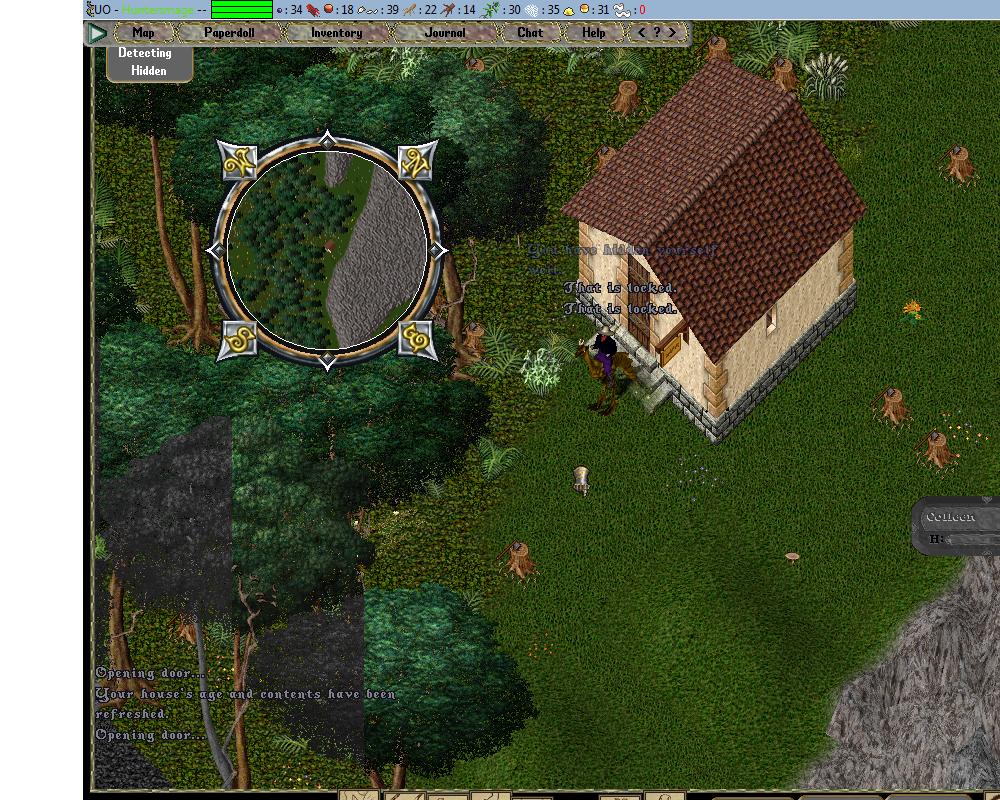Show the Inventory backpack
The width and height of the screenshot is (1000, 800).
[336, 33]
